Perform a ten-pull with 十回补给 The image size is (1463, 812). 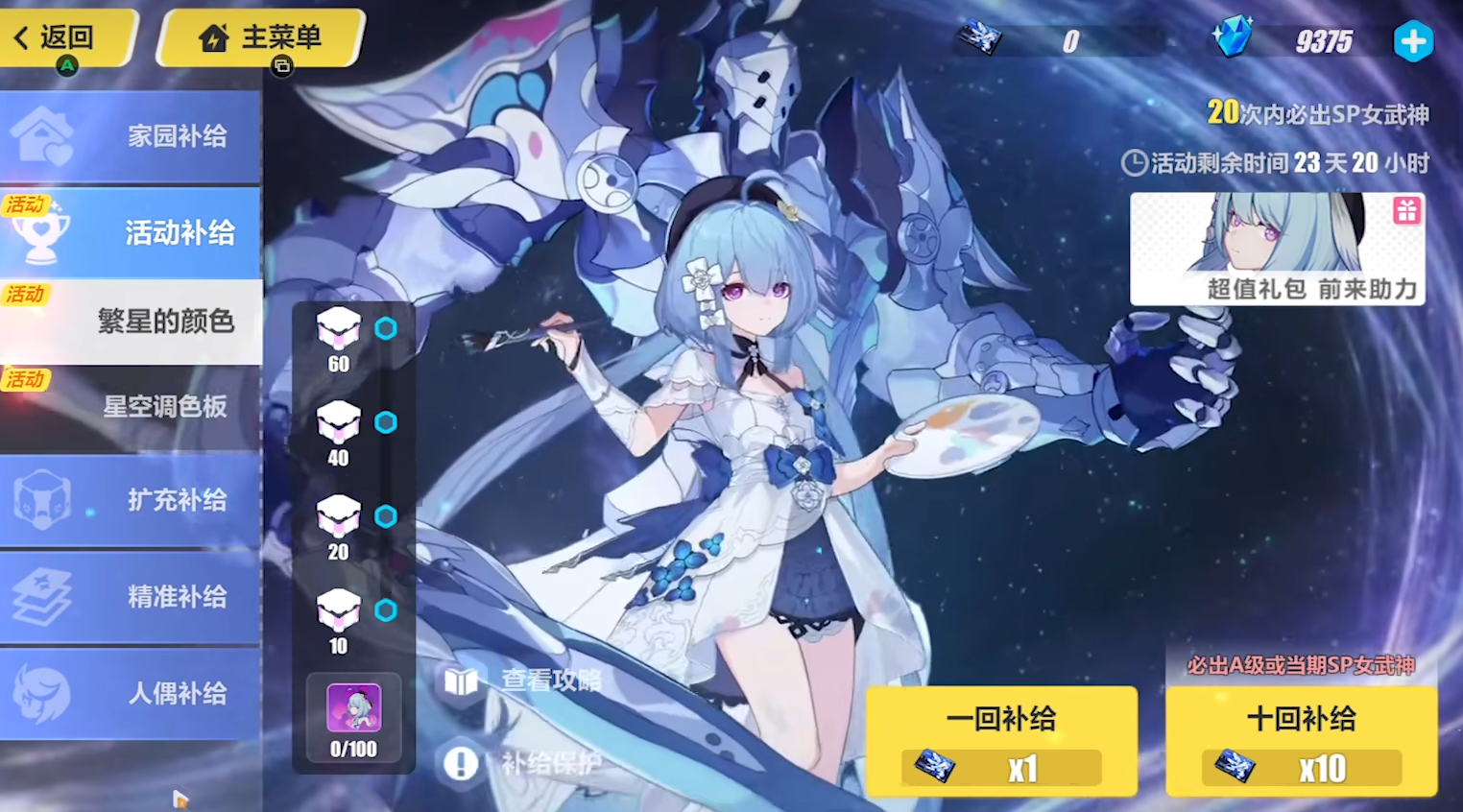tap(1301, 740)
